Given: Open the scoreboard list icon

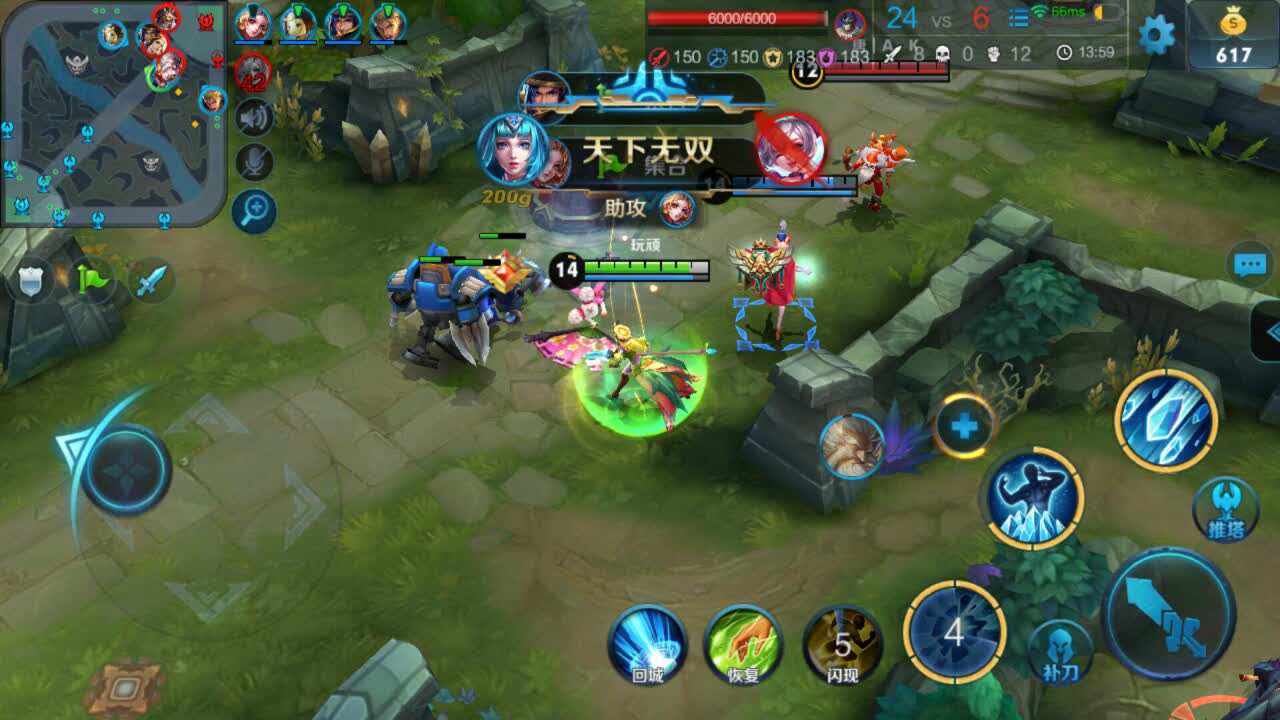Looking at the screenshot, I should coord(1018,18).
